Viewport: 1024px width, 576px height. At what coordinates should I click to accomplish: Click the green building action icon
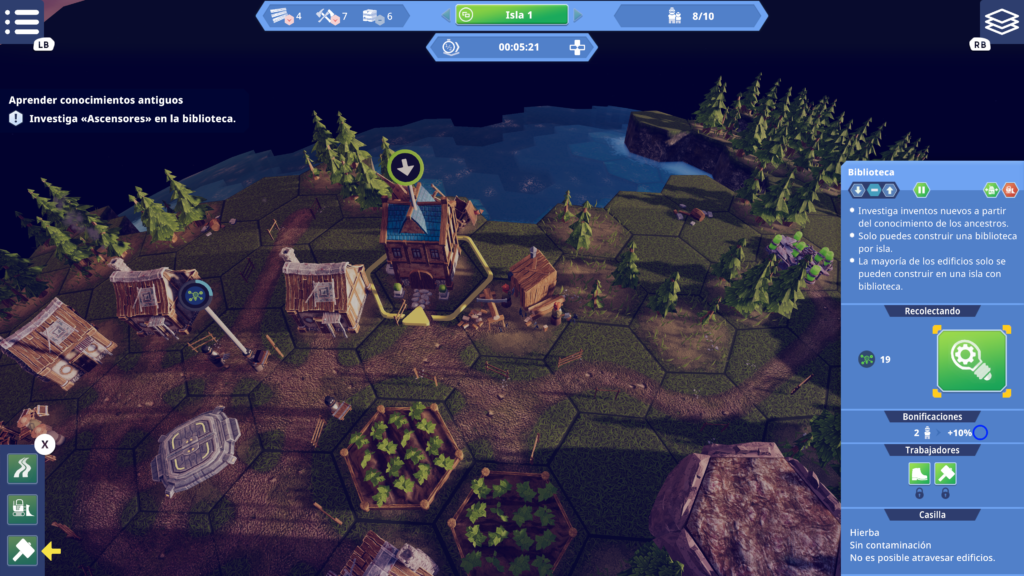[x=991, y=190]
